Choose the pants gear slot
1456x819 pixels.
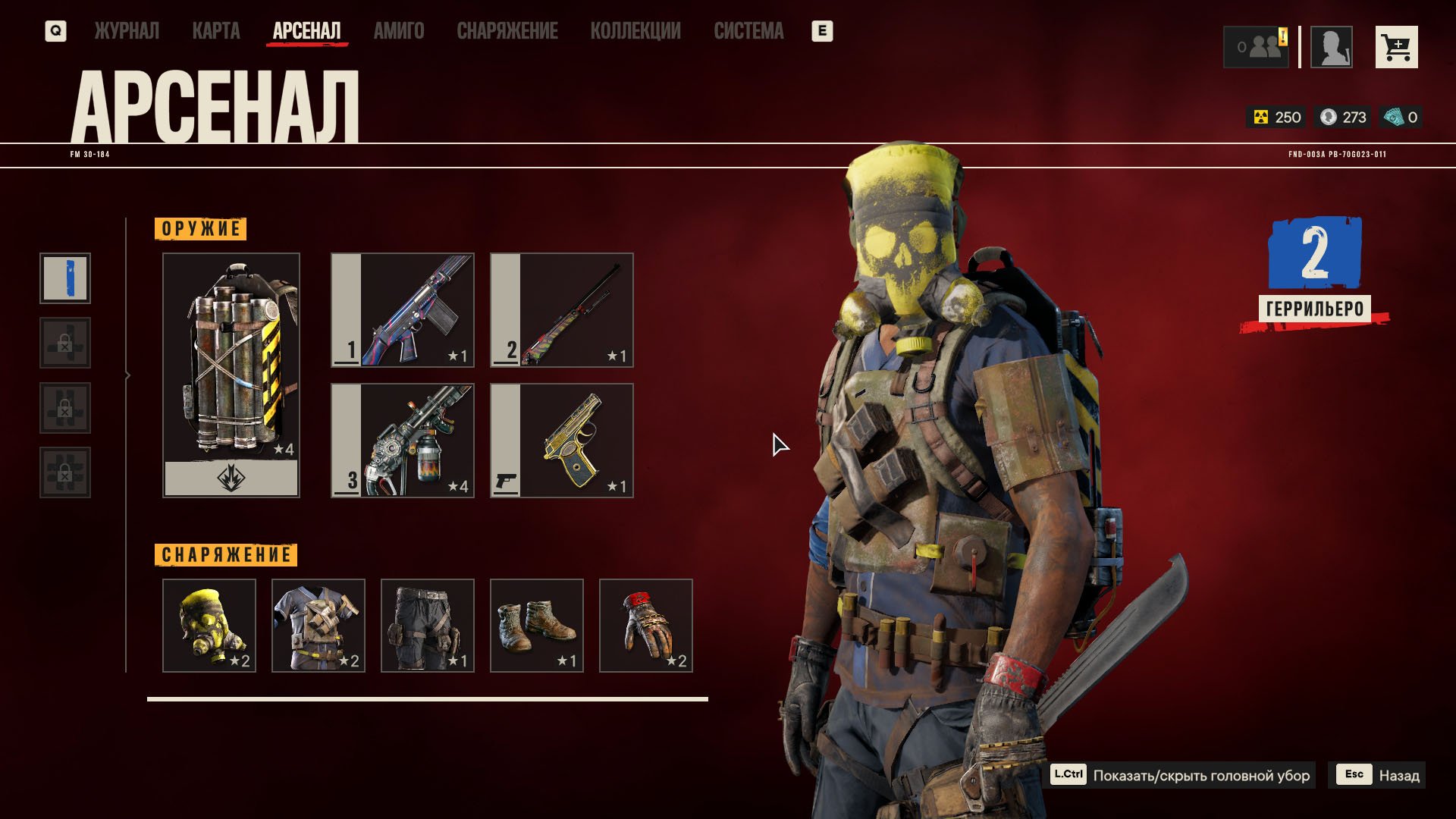[x=428, y=626]
